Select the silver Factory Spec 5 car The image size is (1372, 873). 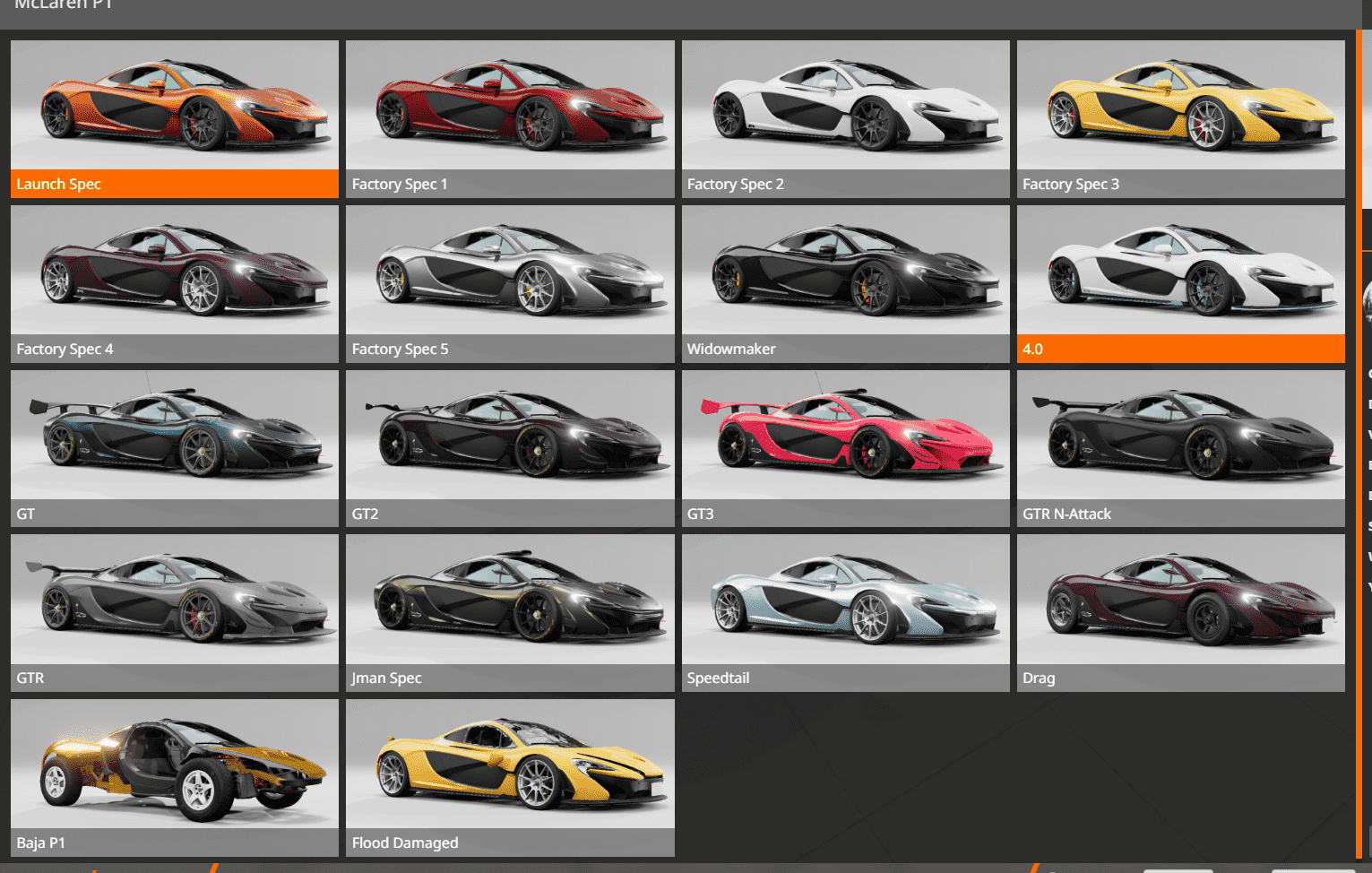510,283
